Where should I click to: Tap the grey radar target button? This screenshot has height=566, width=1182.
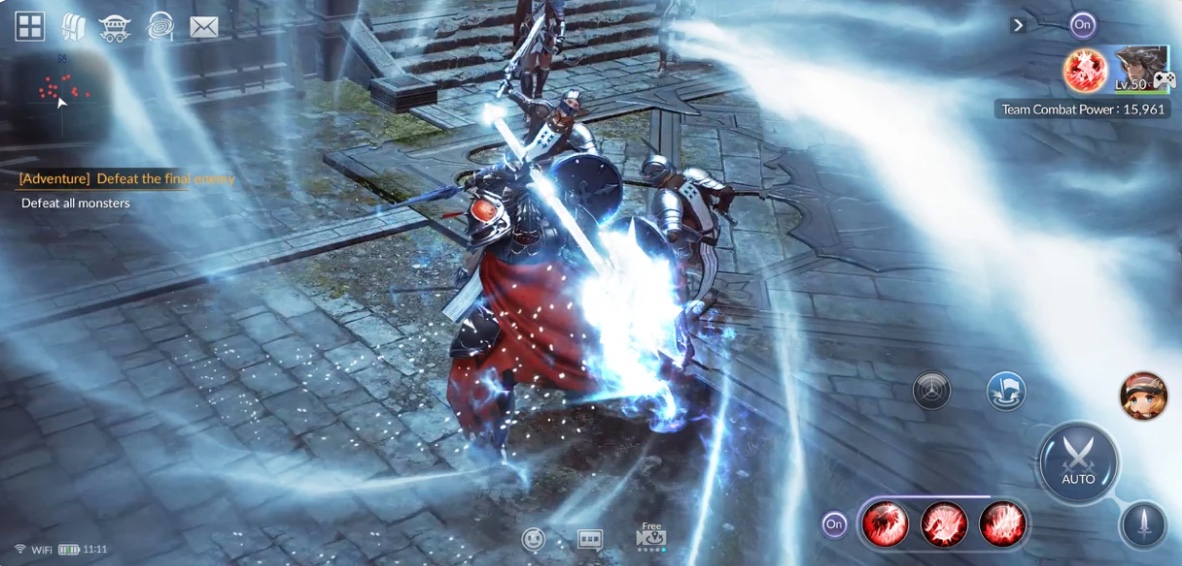tap(931, 390)
